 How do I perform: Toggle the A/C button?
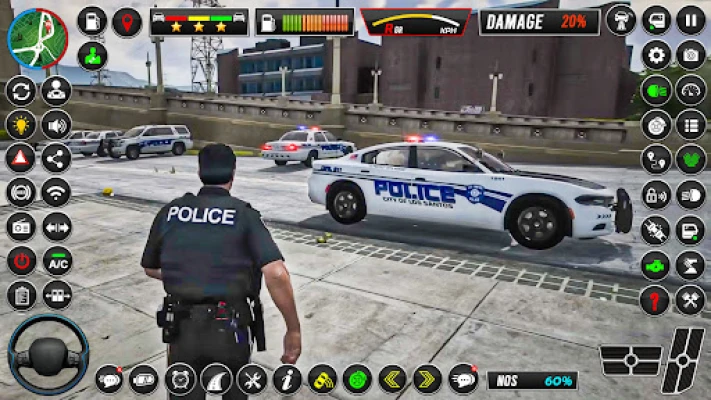[56, 261]
